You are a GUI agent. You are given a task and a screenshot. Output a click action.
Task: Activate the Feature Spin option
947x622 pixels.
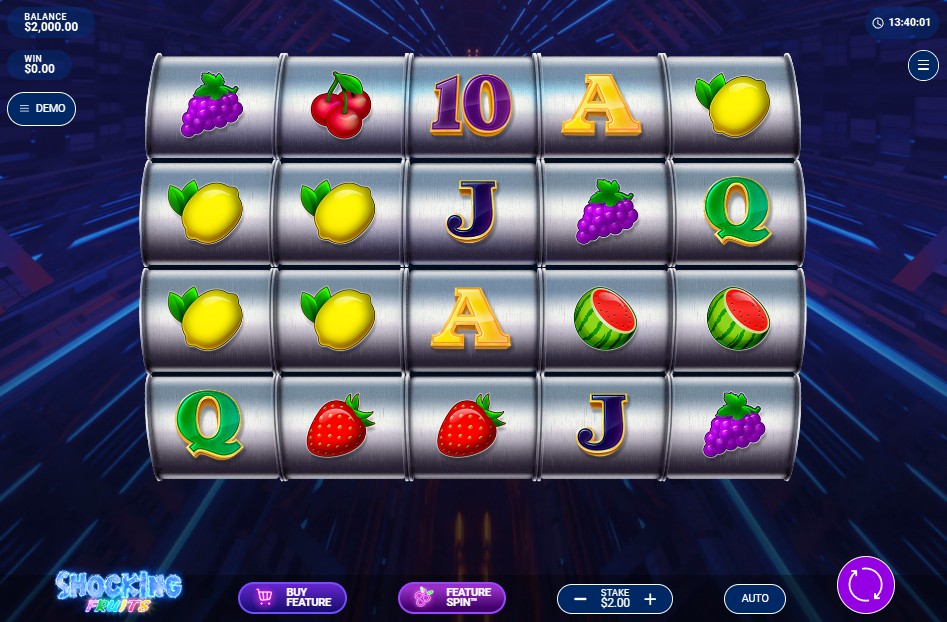tap(452, 598)
